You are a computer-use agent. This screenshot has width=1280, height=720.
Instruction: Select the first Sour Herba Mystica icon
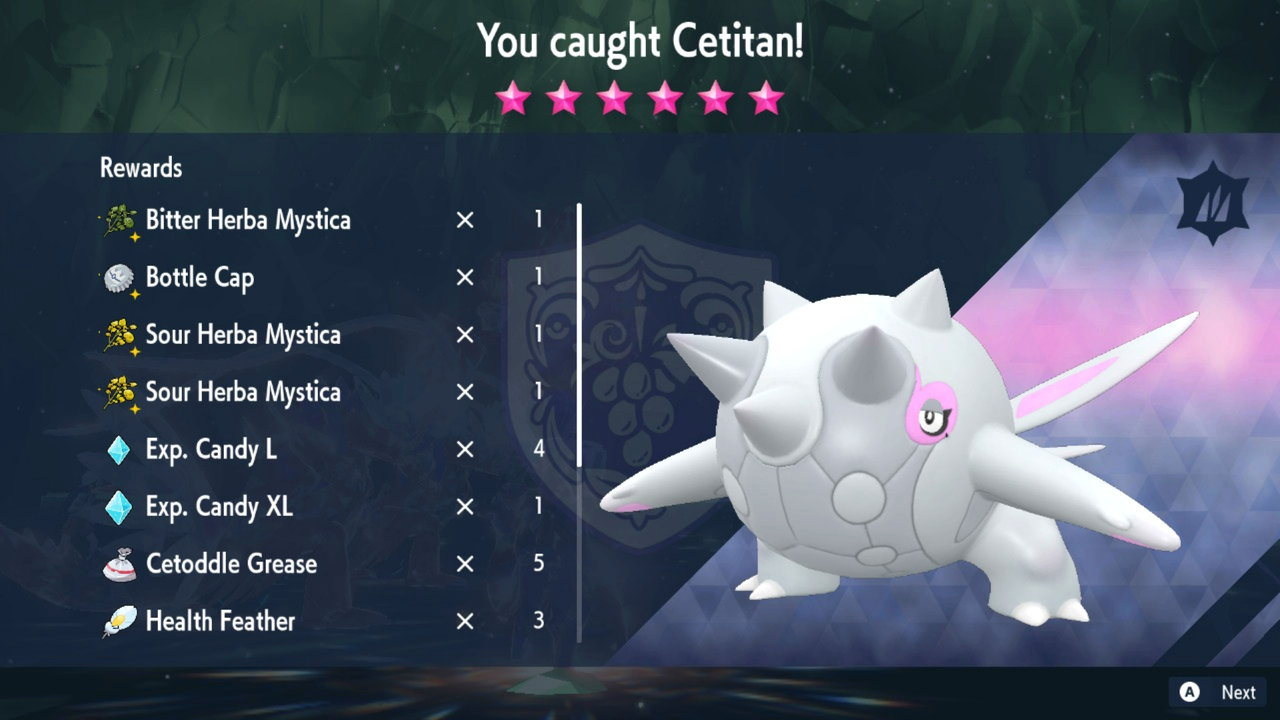[x=120, y=335]
